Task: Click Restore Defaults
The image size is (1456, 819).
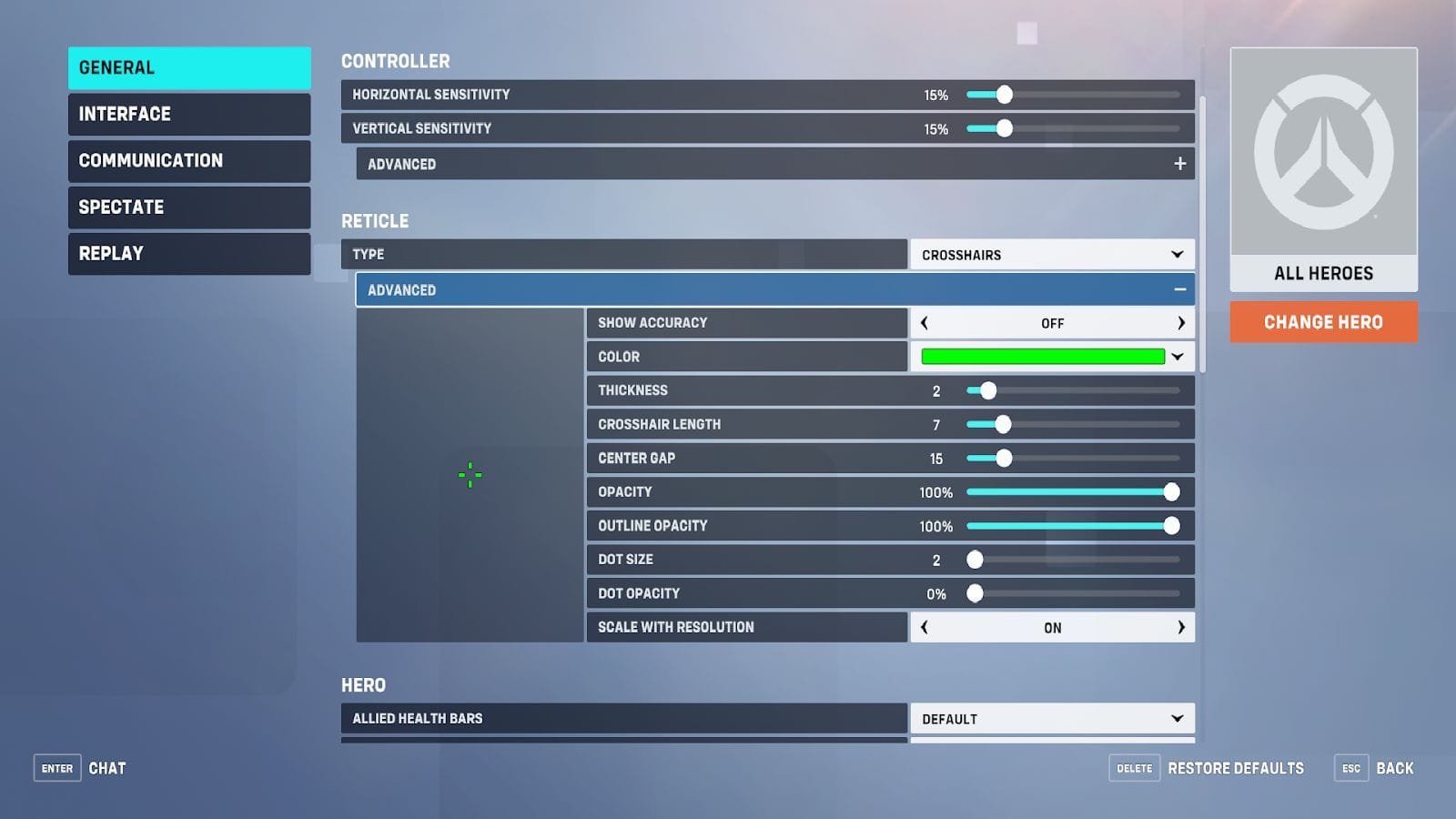Action: [1233, 768]
